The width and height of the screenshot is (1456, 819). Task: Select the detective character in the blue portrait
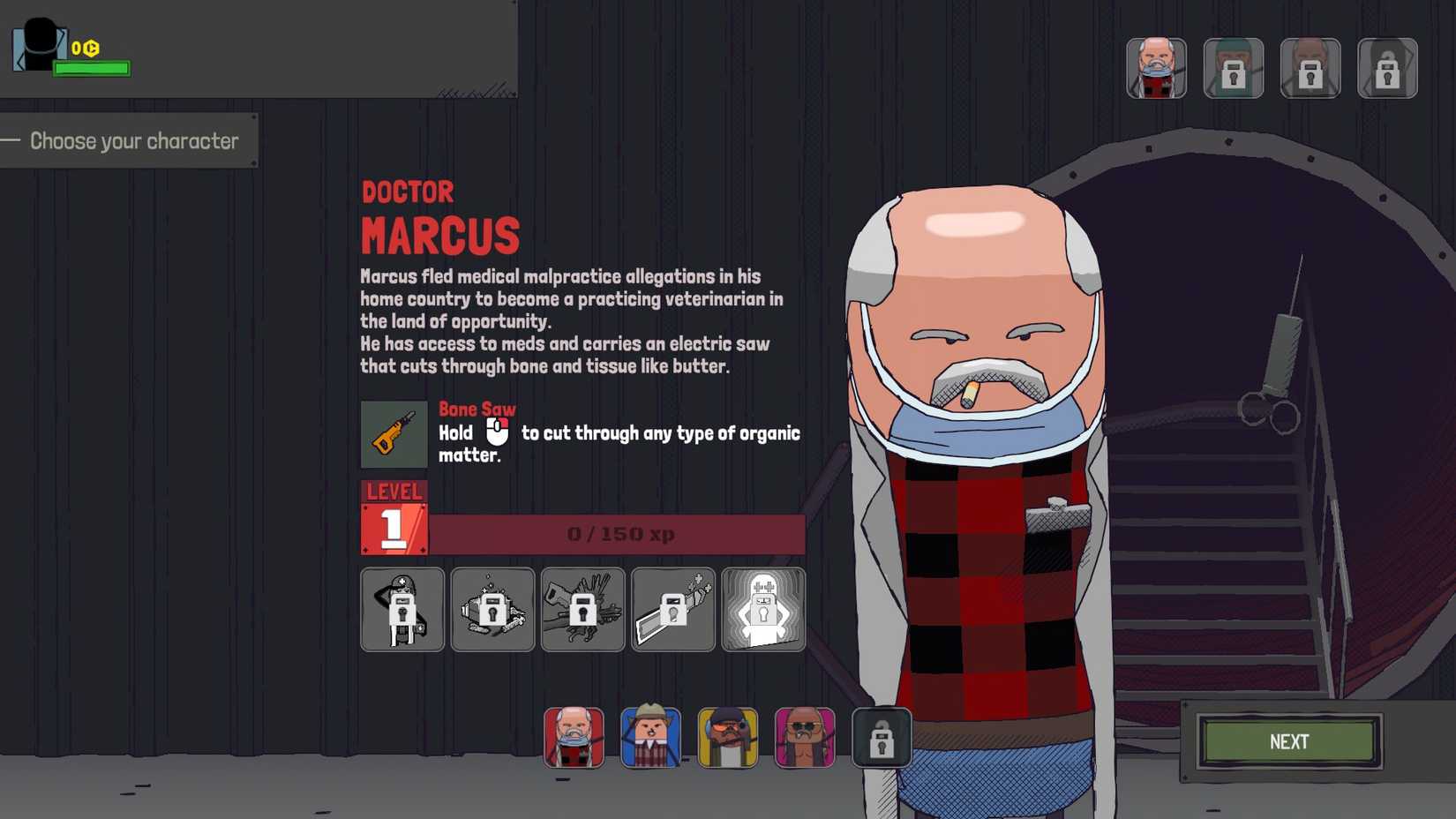tap(650, 738)
